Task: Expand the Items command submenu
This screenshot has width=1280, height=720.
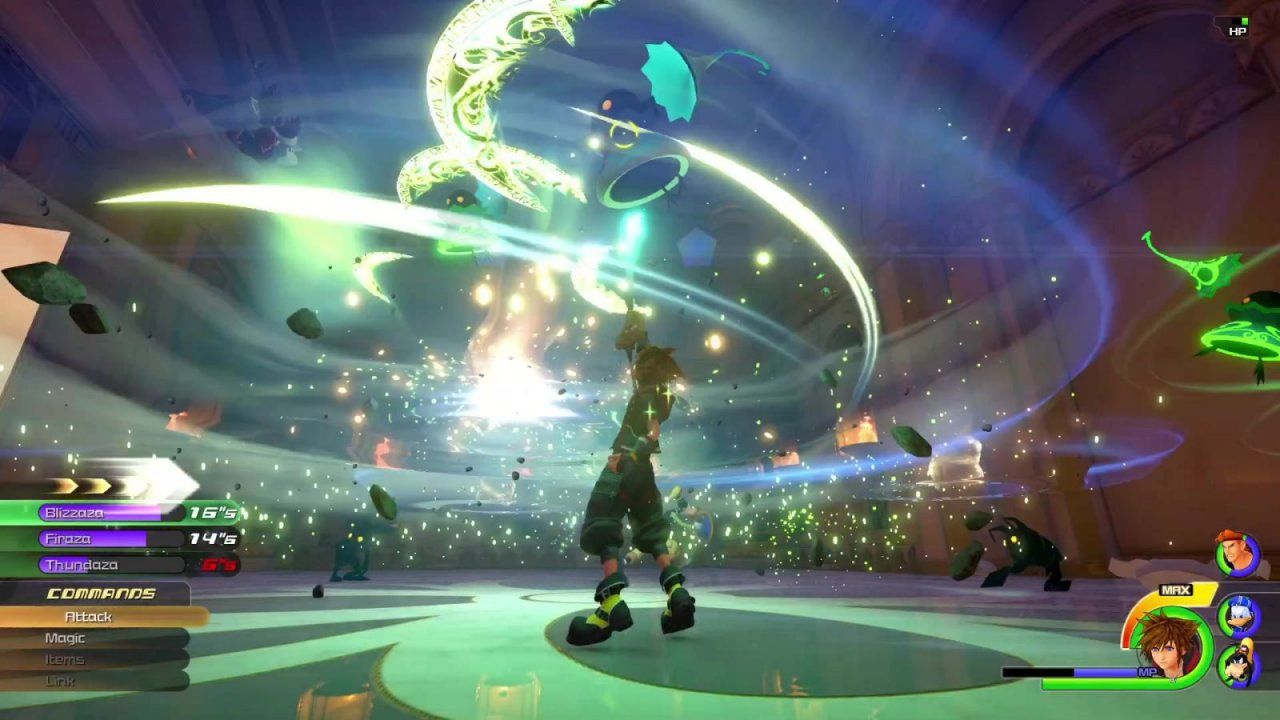Action: click(x=65, y=659)
